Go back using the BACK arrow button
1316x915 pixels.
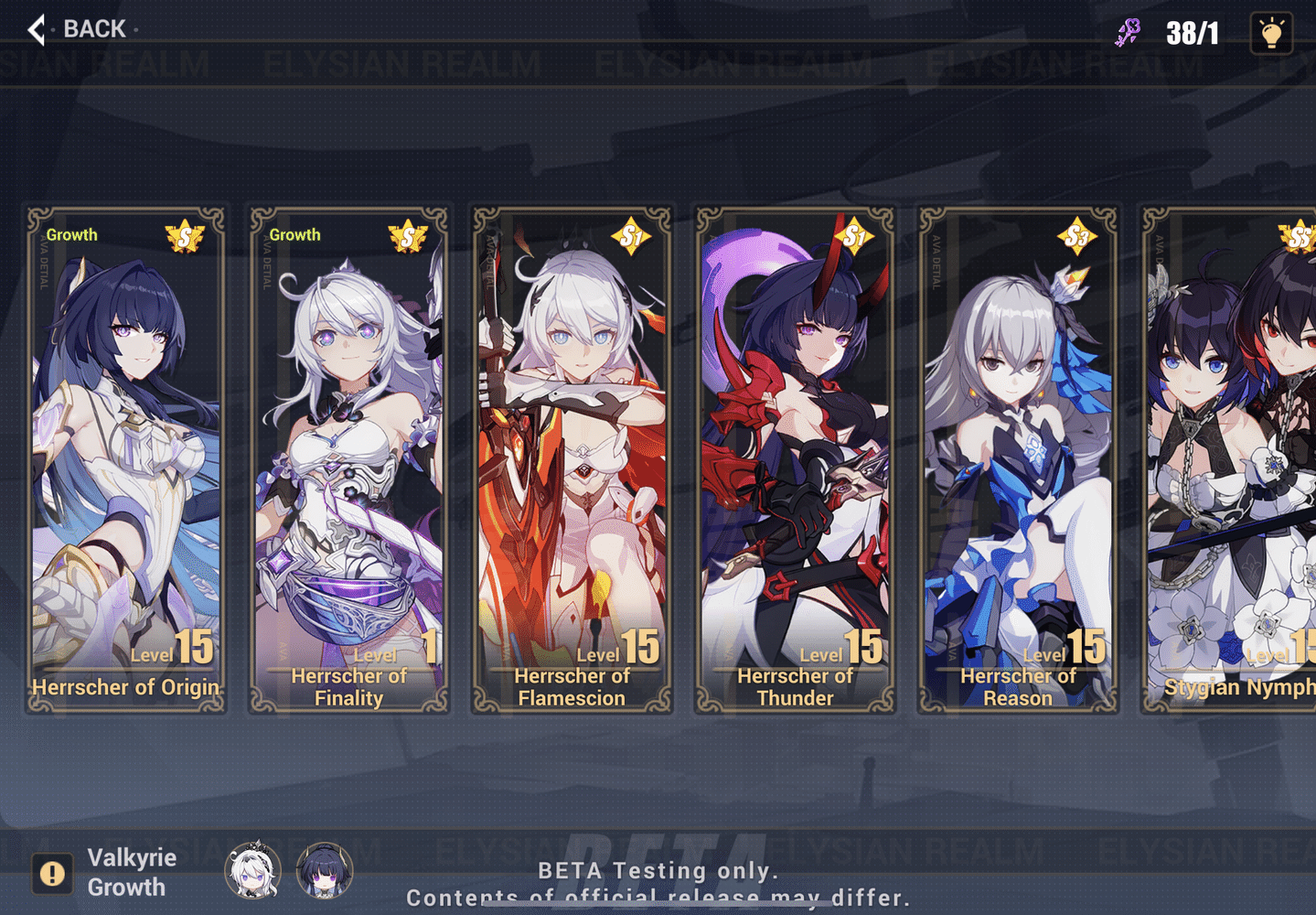35,28
